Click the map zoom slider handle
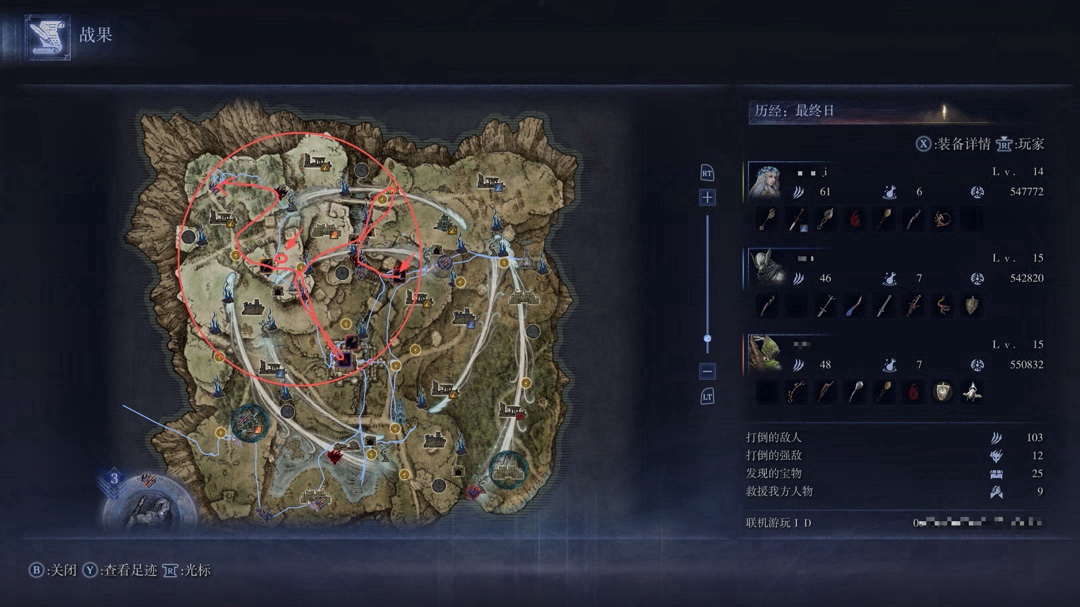 pos(707,340)
